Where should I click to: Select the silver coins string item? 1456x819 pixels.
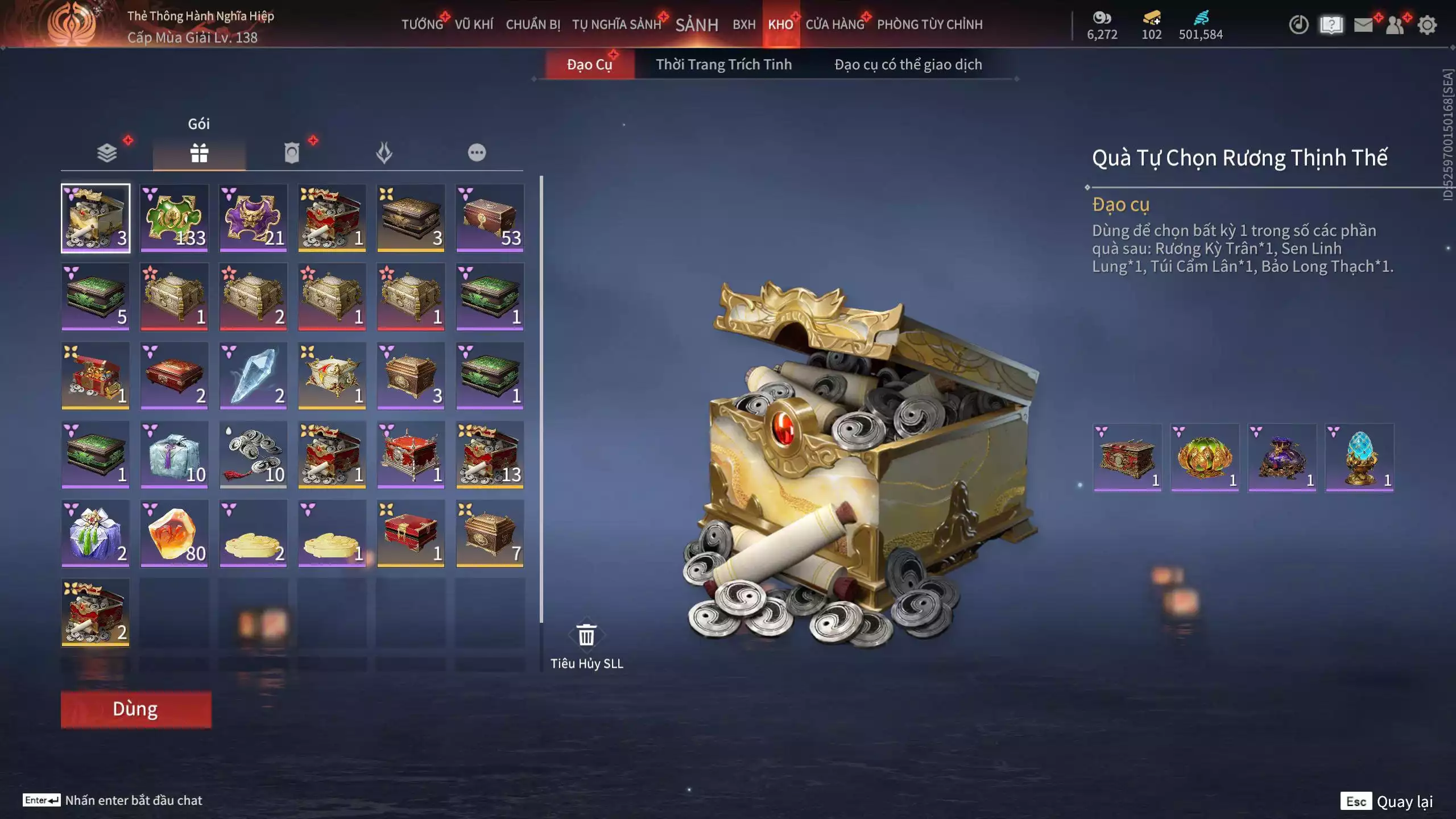(x=253, y=454)
